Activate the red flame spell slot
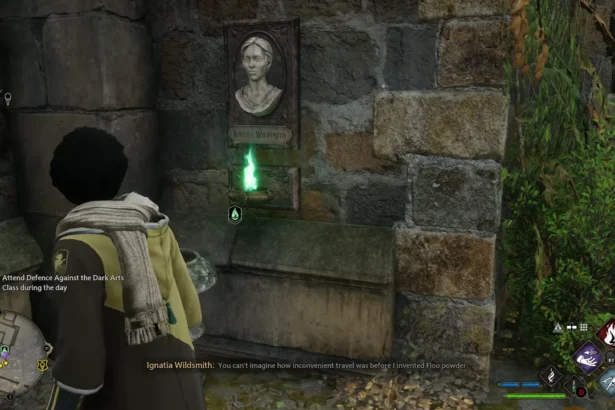 tap(606, 332)
